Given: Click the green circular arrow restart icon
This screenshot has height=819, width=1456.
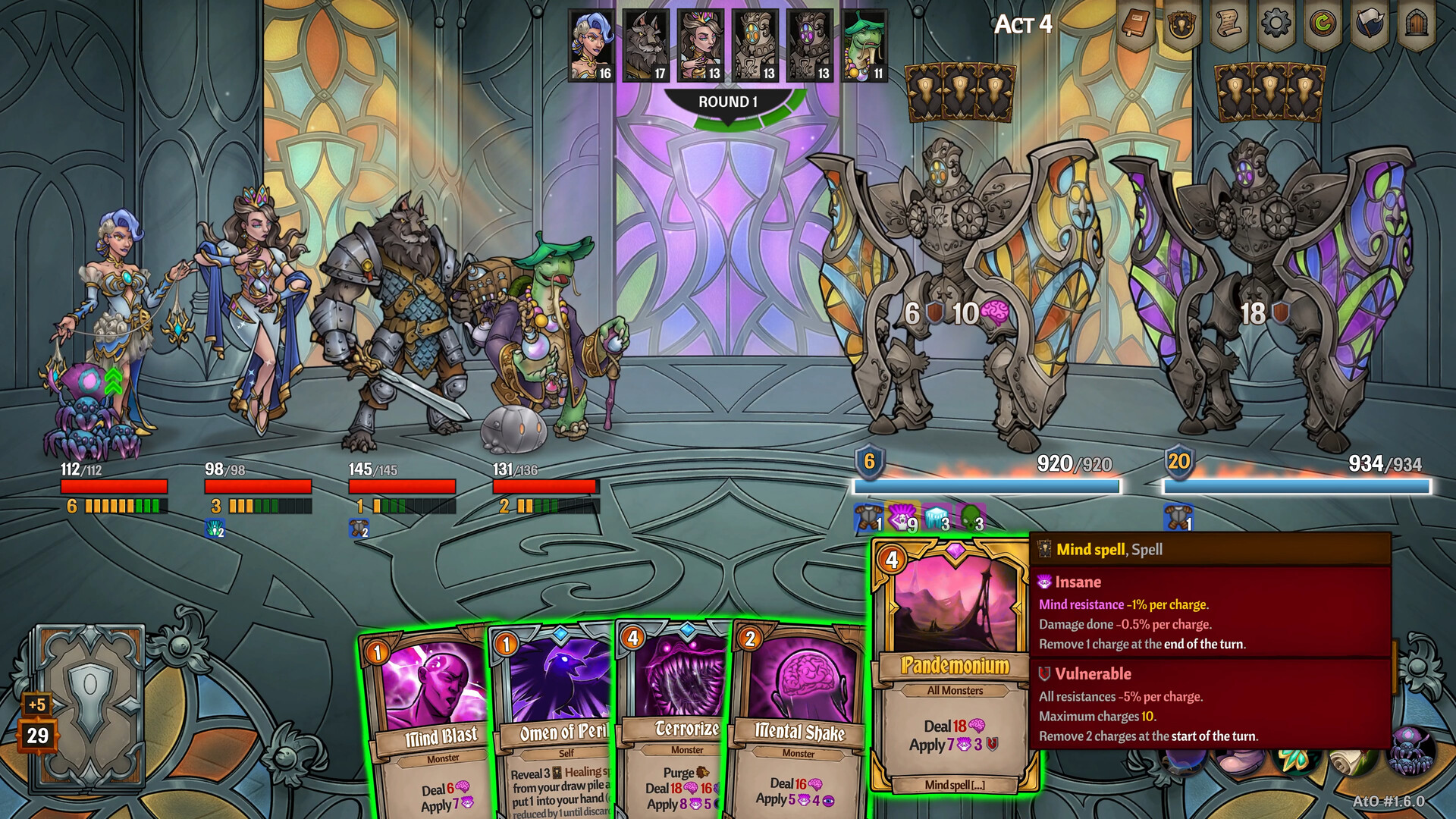Looking at the screenshot, I should 1323,25.
